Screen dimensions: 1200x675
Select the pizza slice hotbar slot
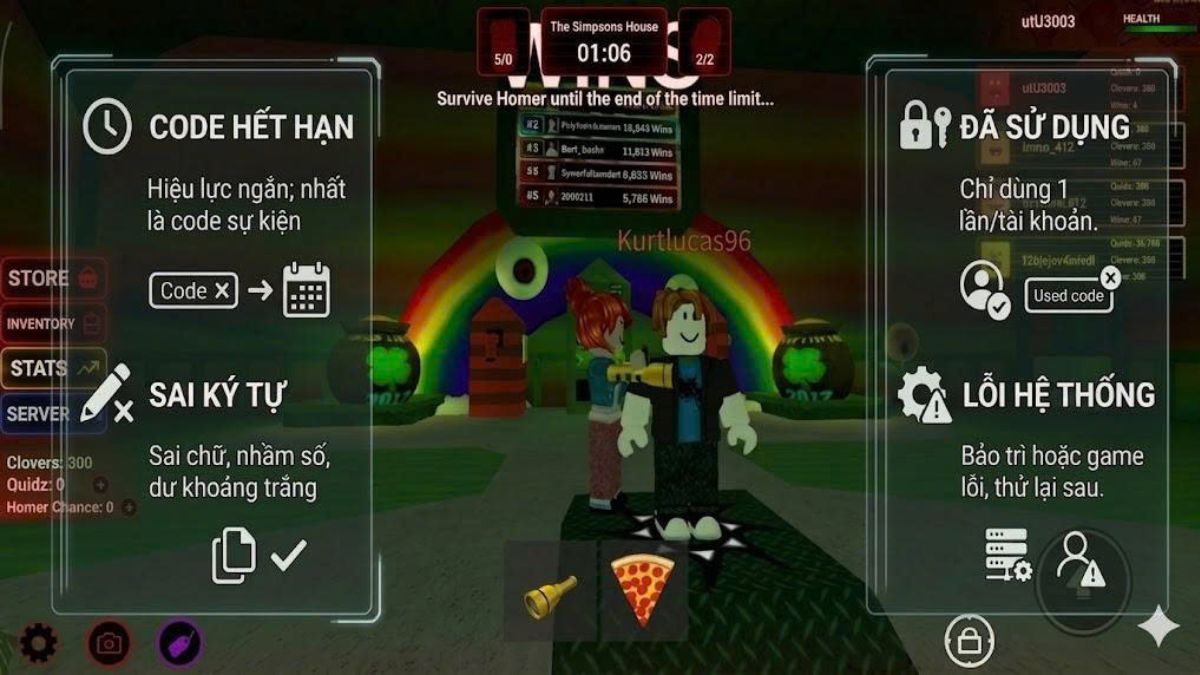[x=643, y=590]
